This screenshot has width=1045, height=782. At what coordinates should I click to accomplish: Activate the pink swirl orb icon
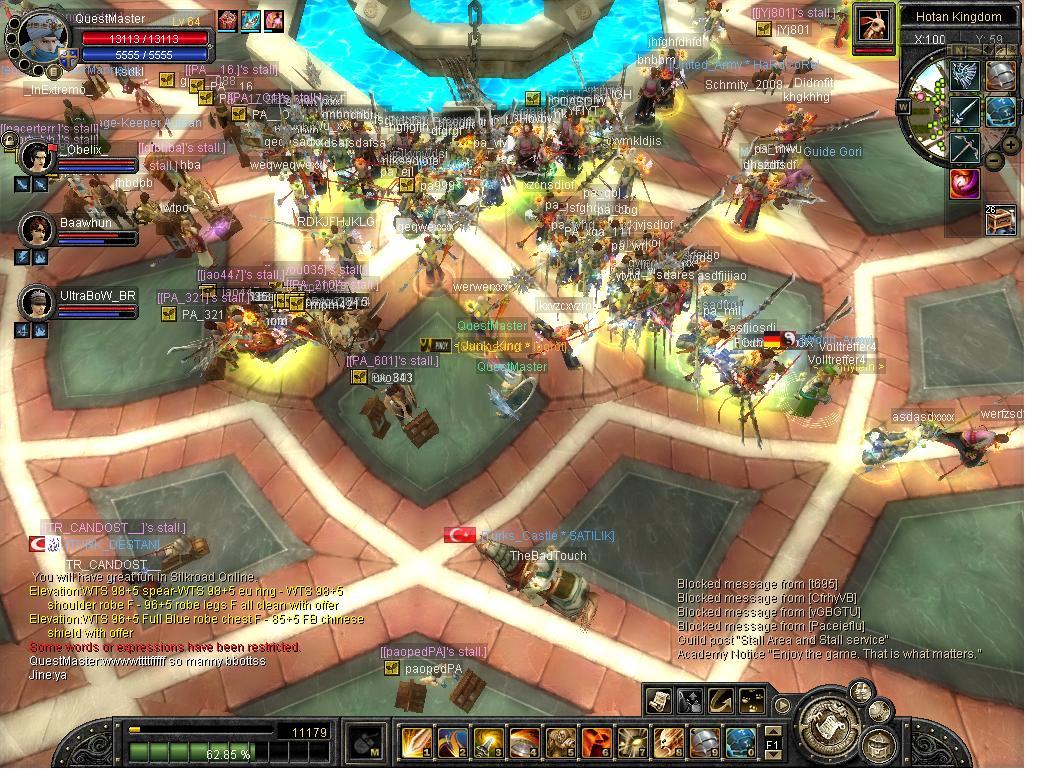pos(964,183)
